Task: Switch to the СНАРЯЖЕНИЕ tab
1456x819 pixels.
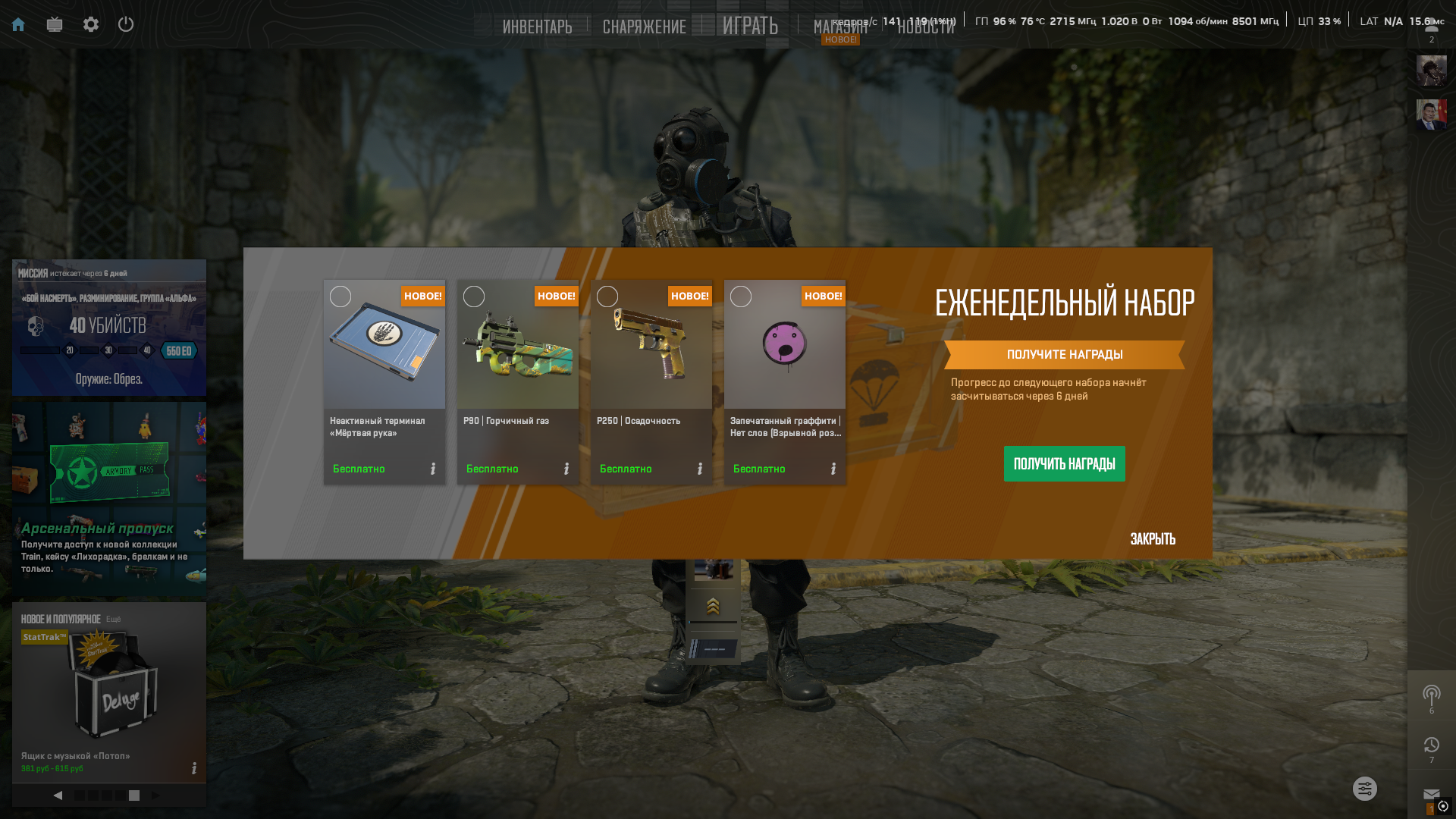Action: click(644, 27)
